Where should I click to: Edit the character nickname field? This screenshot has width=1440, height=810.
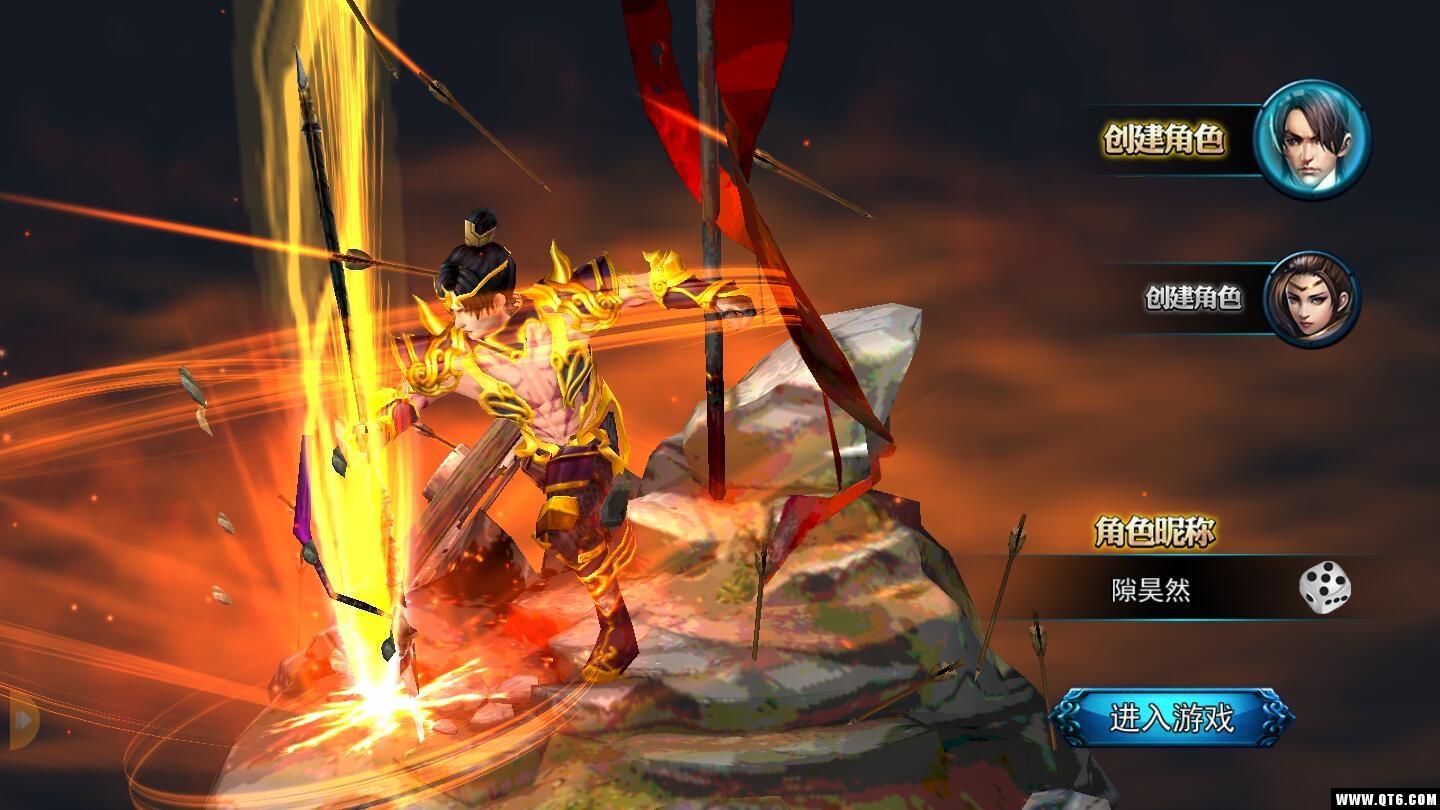tap(1152, 589)
